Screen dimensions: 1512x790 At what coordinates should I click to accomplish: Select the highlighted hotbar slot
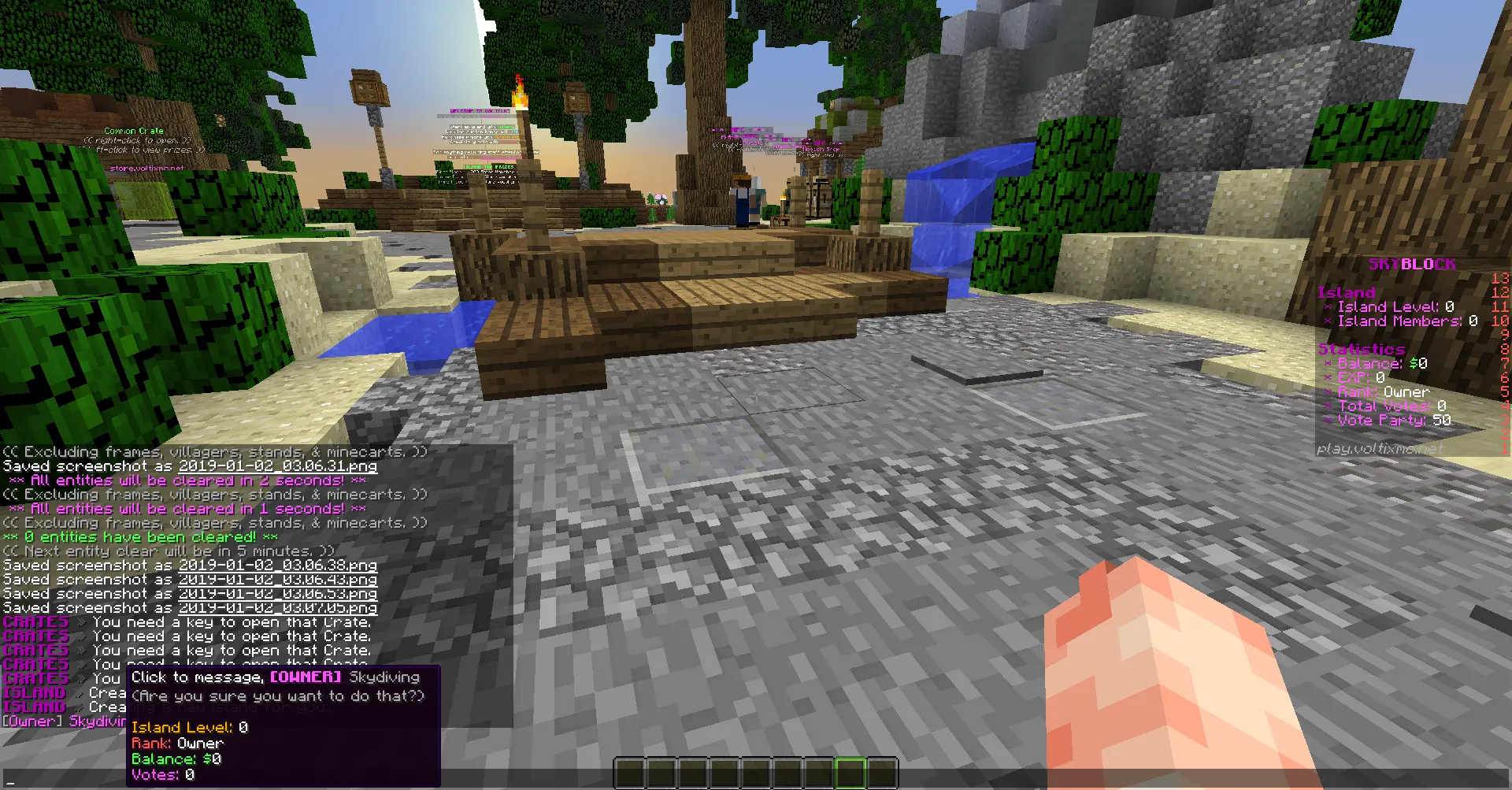(x=850, y=773)
